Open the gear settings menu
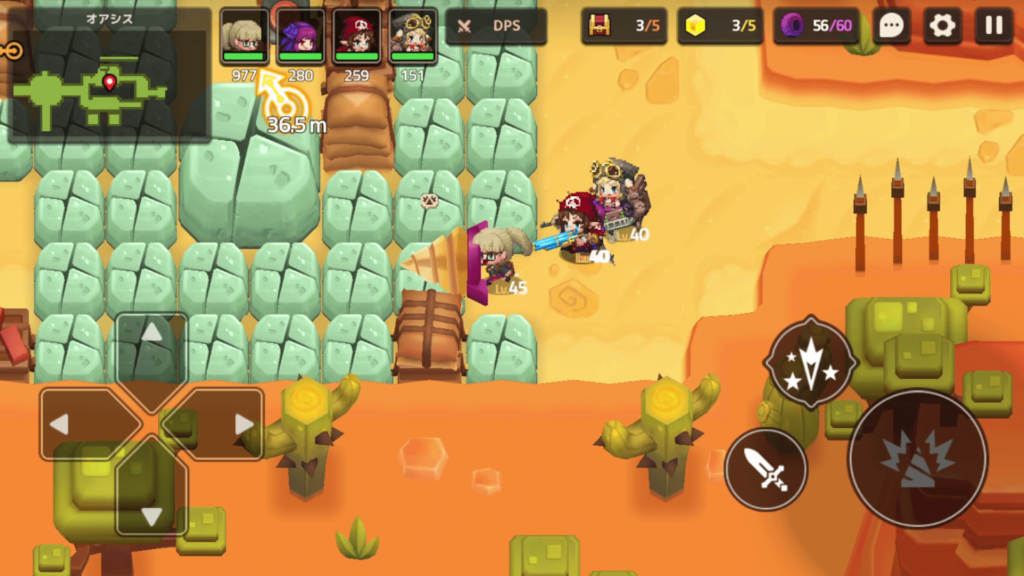This screenshot has width=1024, height=576. (942, 26)
